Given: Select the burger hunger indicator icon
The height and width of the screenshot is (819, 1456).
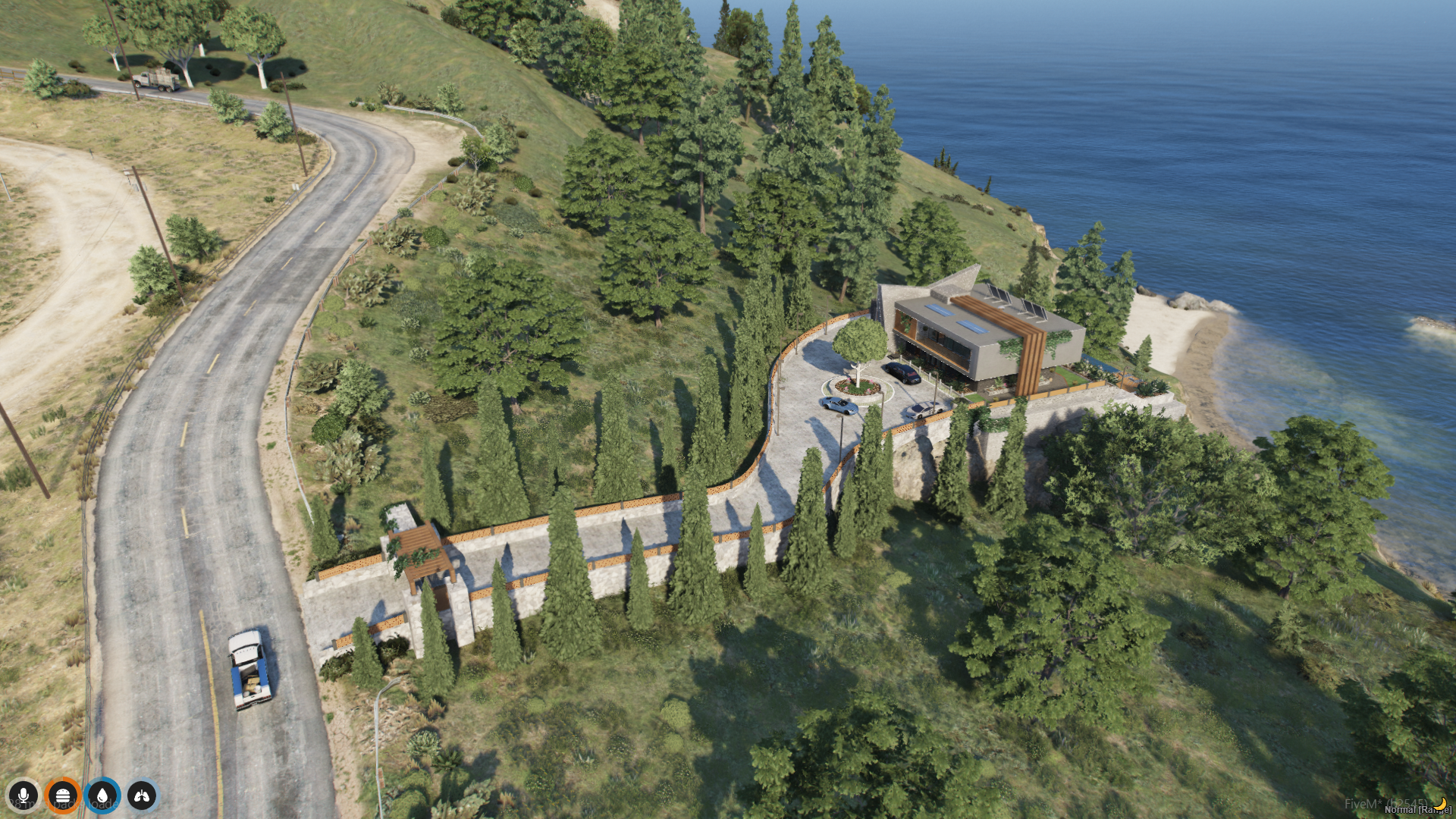Looking at the screenshot, I should point(63,795).
